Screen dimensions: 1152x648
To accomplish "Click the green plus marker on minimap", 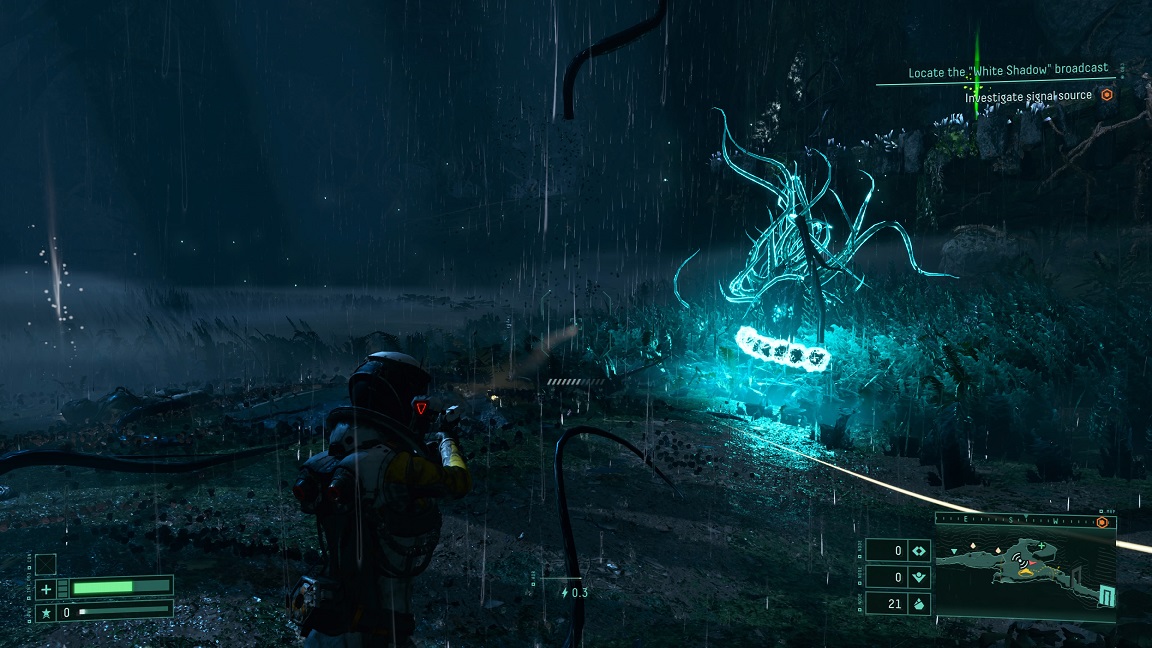I will click(1043, 546).
